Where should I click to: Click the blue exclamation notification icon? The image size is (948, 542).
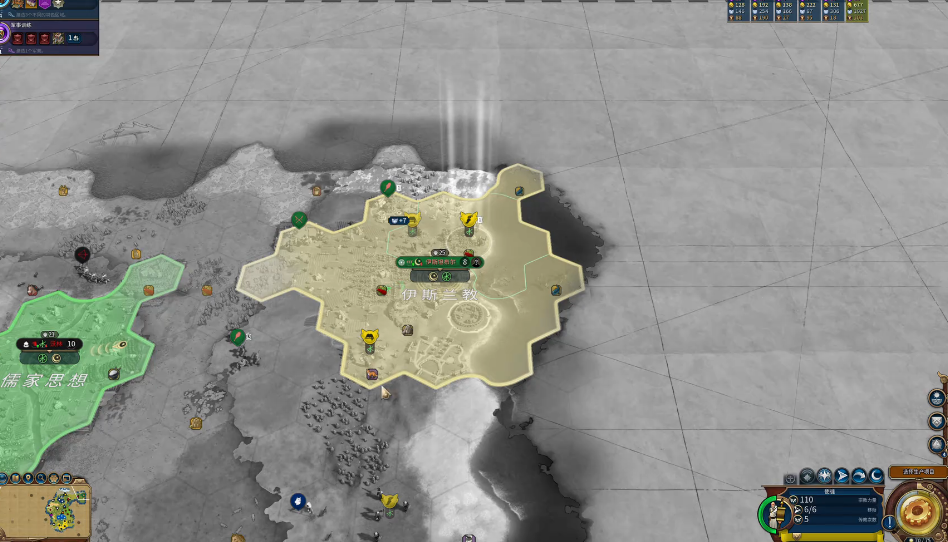(x=889, y=522)
